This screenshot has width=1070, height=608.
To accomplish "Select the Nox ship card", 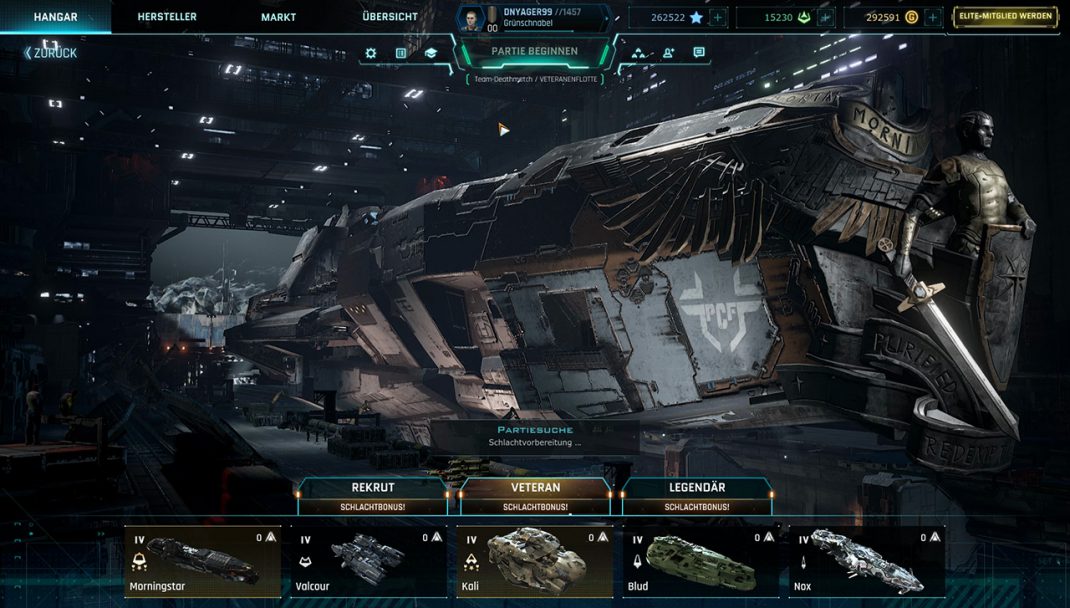I will click(x=866, y=562).
